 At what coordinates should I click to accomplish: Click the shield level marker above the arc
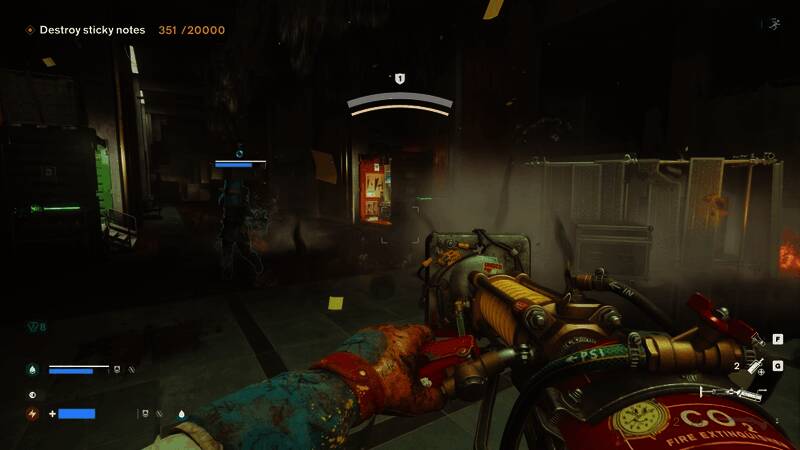(400, 78)
